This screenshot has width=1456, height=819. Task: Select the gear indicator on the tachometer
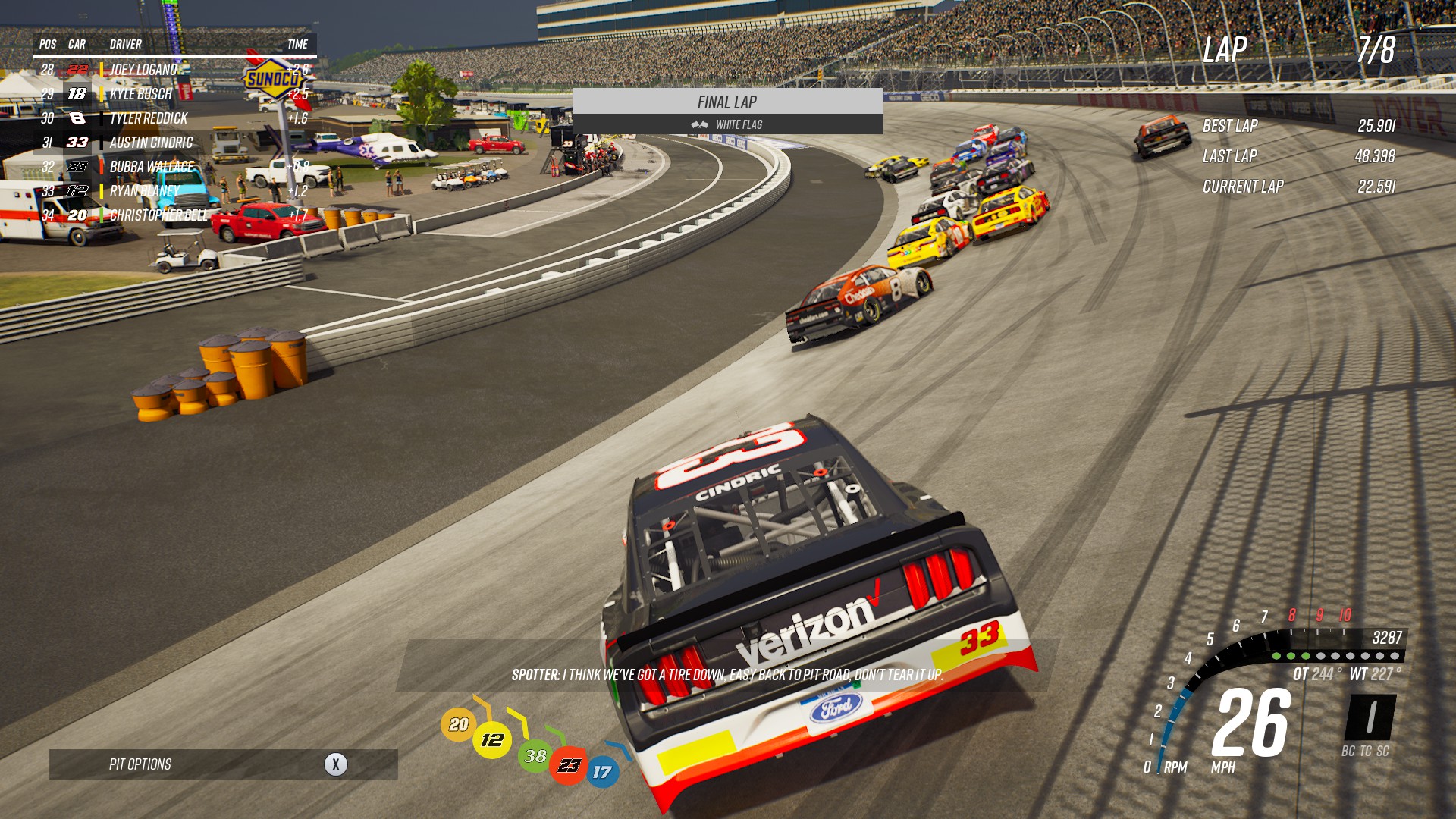[1370, 717]
